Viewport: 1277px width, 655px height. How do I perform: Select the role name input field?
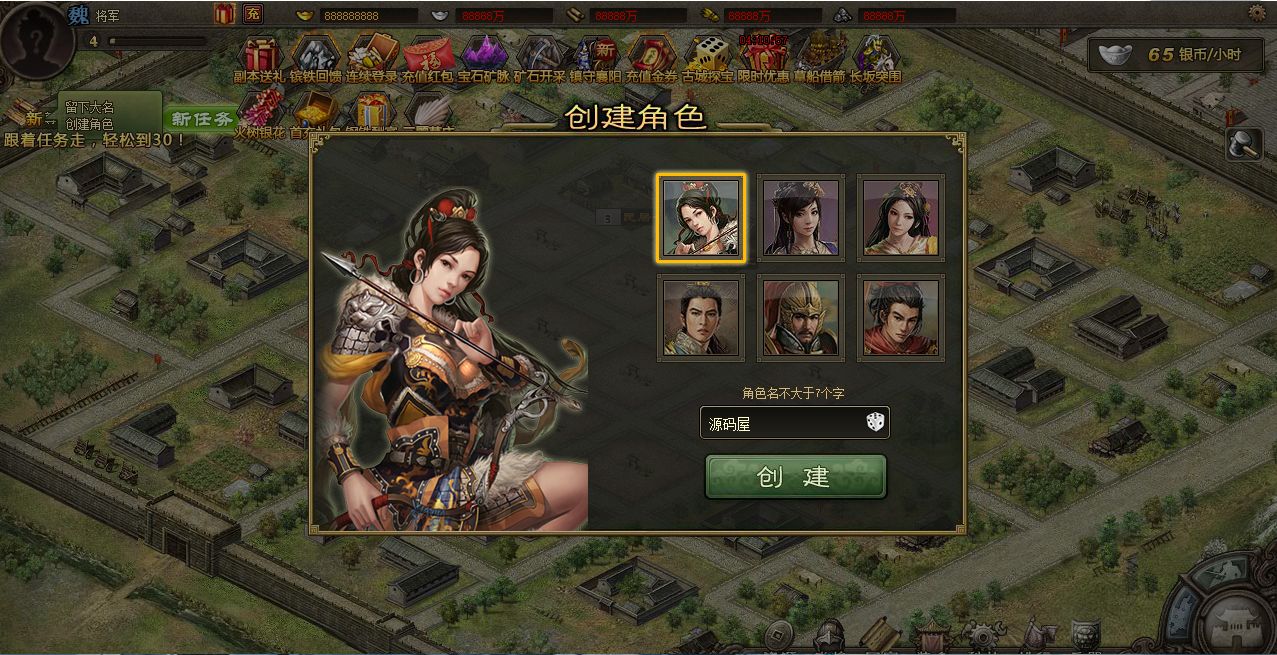pyautogui.click(x=780, y=423)
